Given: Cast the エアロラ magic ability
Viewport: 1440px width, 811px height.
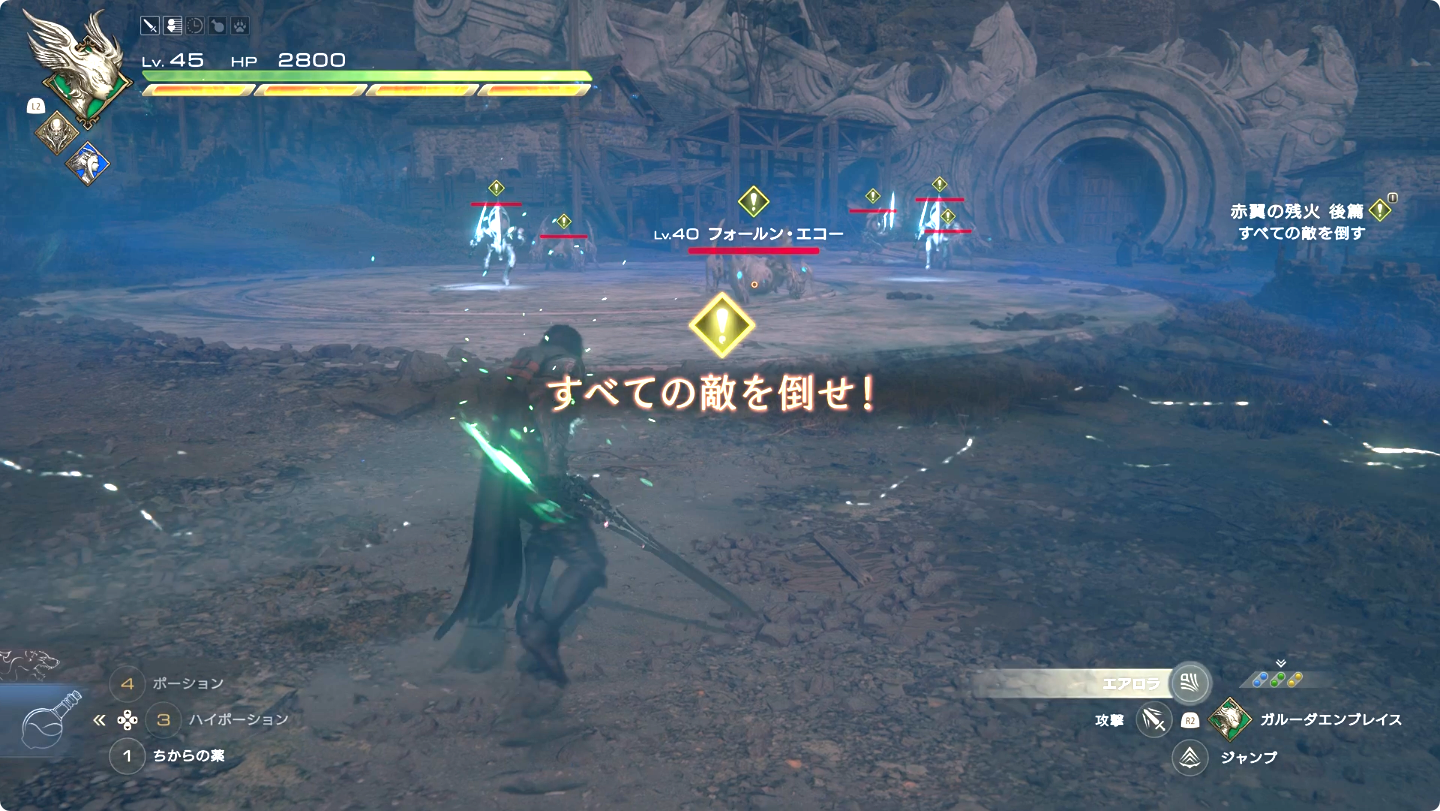Looking at the screenshot, I should tap(1190, 684).
